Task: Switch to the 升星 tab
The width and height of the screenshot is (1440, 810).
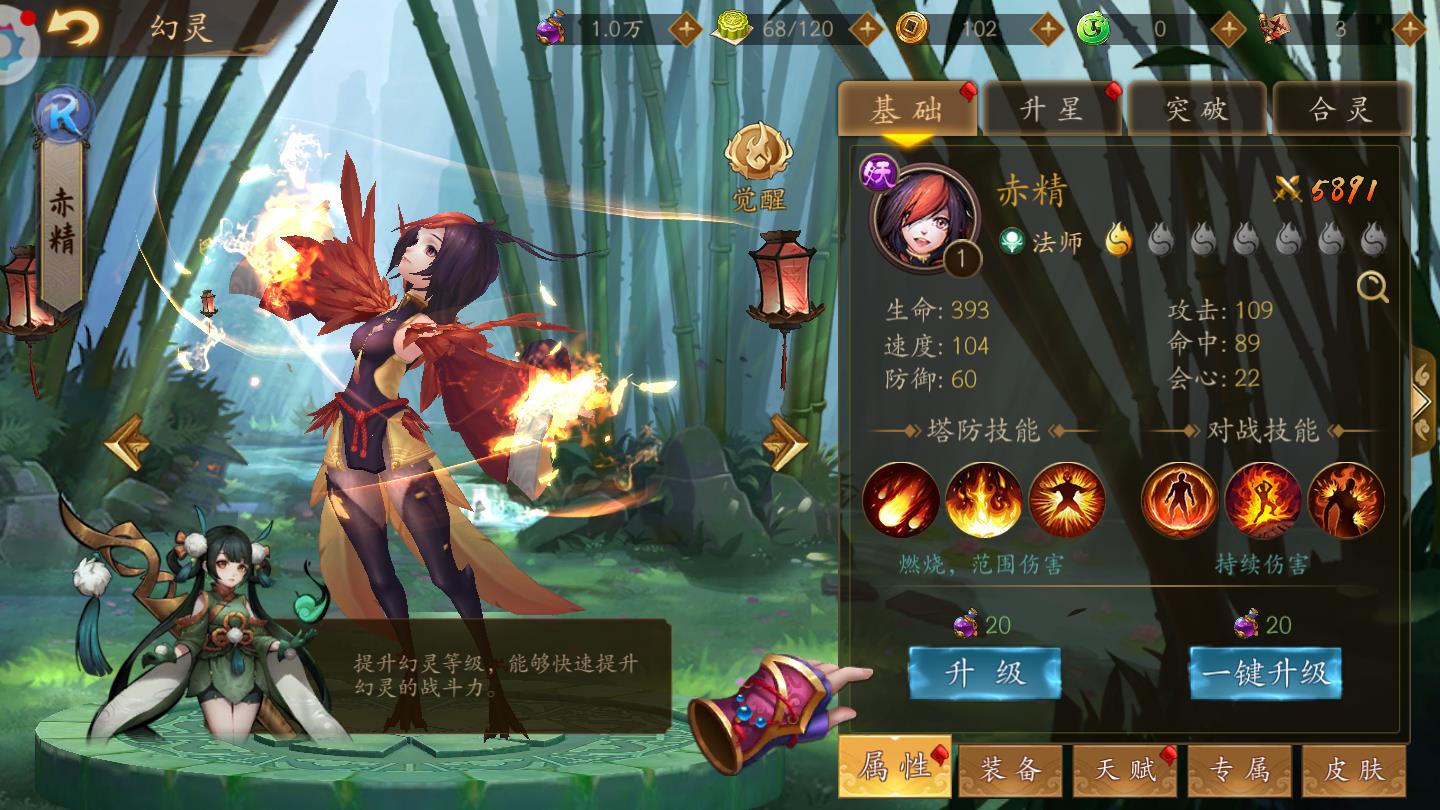Action: [x=1053, y=108]
